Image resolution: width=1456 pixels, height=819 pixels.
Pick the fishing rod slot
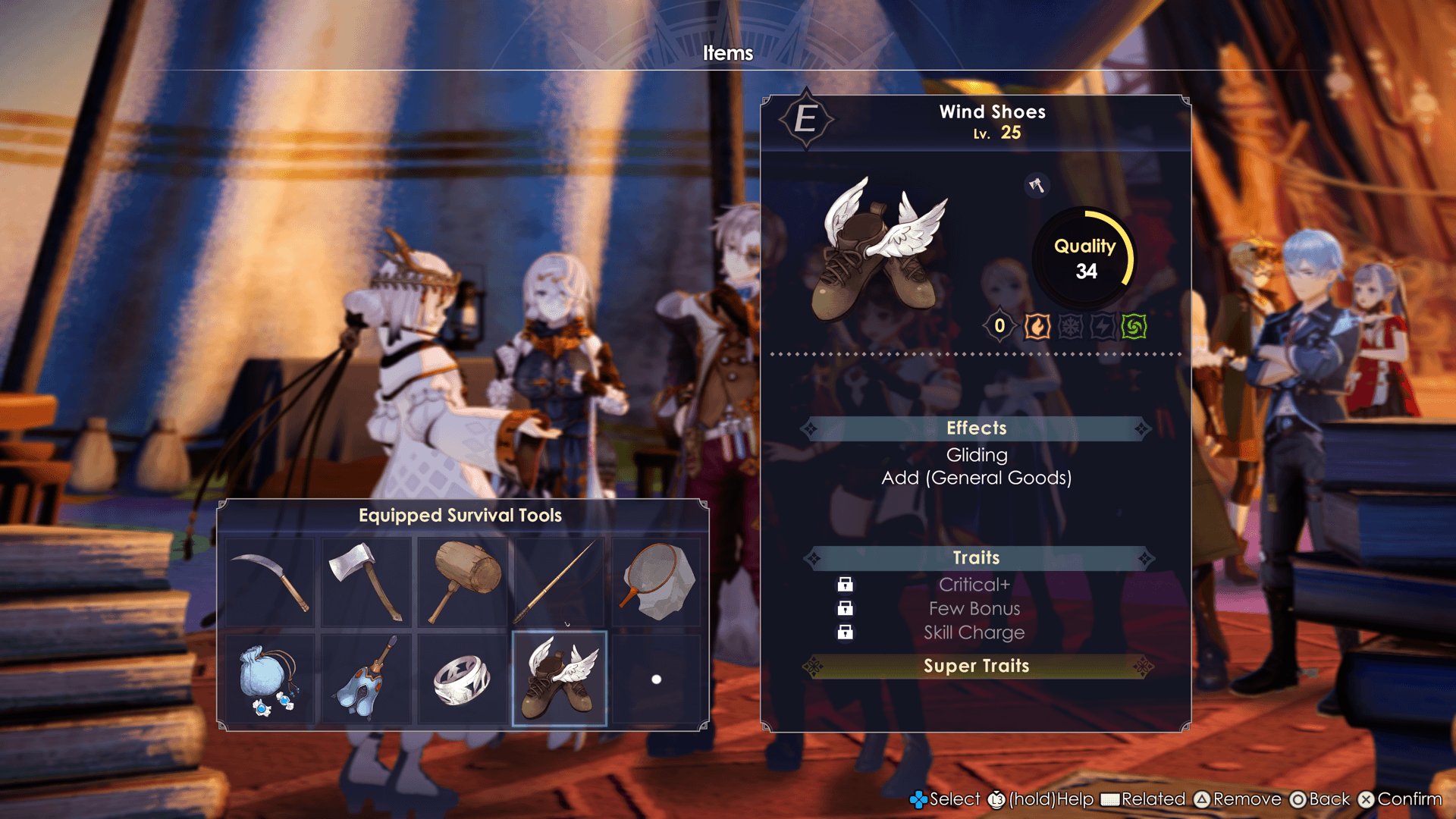pyautogui.click(x=560, y=582)
